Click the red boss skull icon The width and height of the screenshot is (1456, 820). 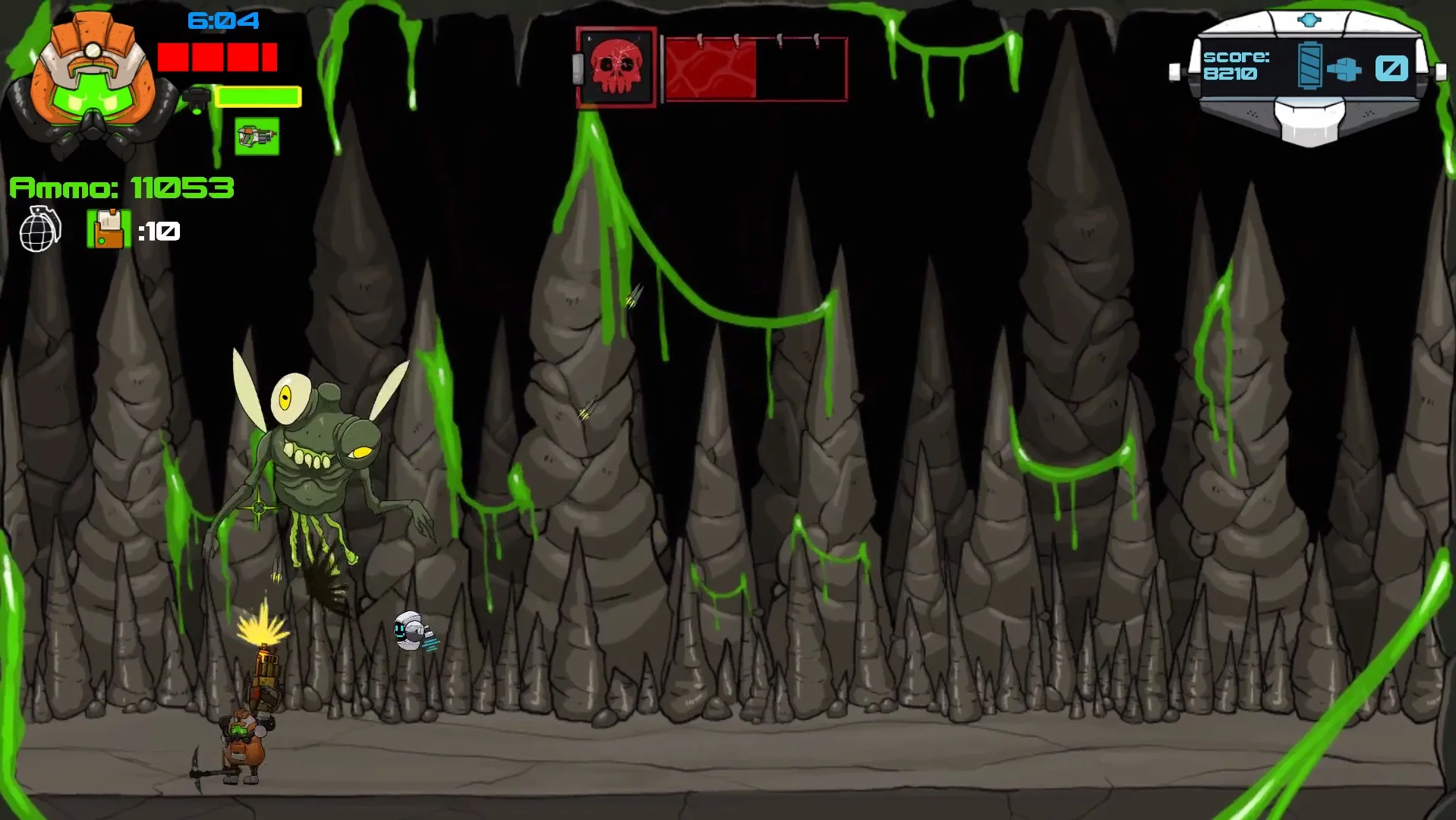pyautogui.click(x=616, y=68)
